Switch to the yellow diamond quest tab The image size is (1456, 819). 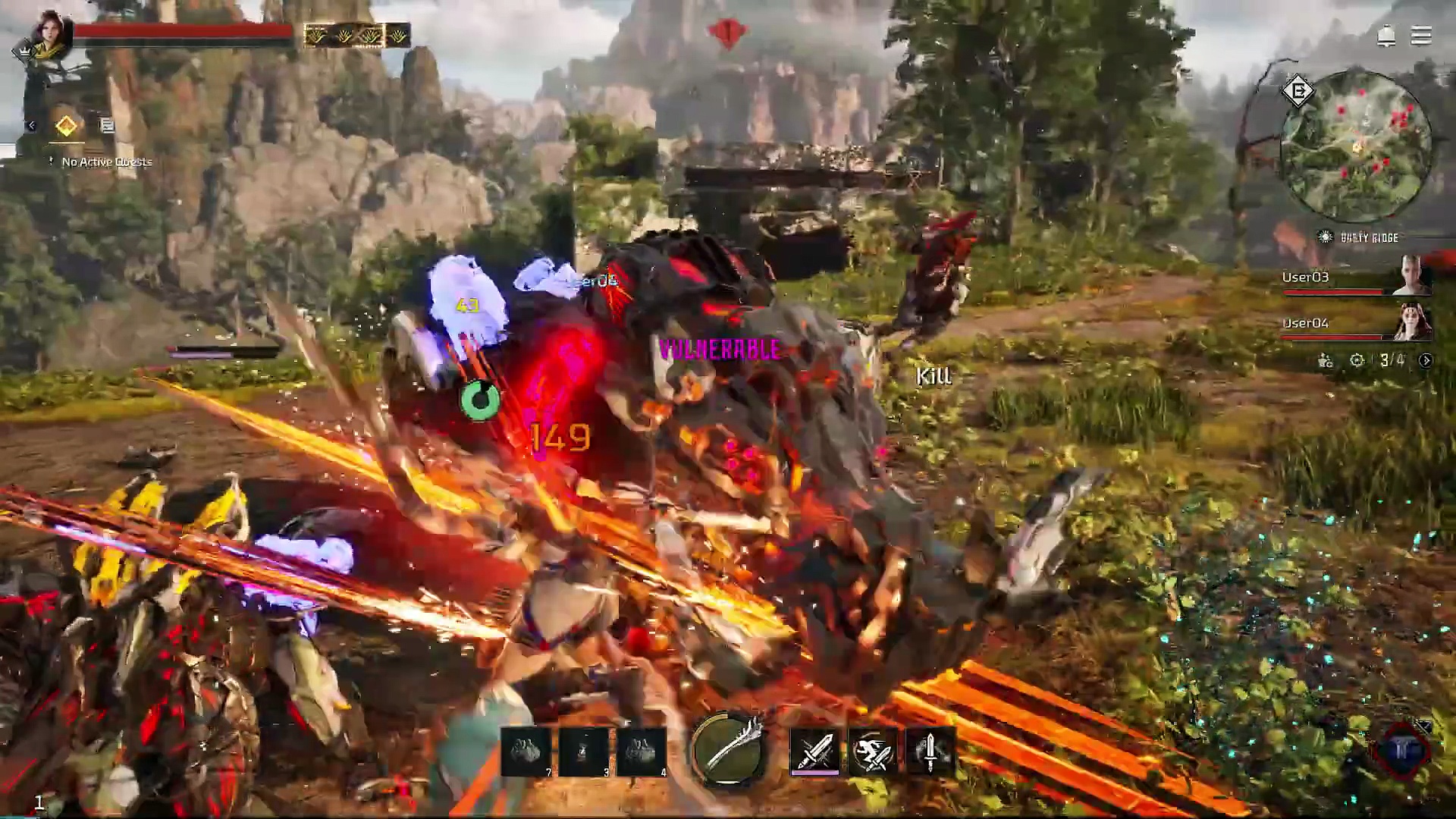[x=66, y=126]
